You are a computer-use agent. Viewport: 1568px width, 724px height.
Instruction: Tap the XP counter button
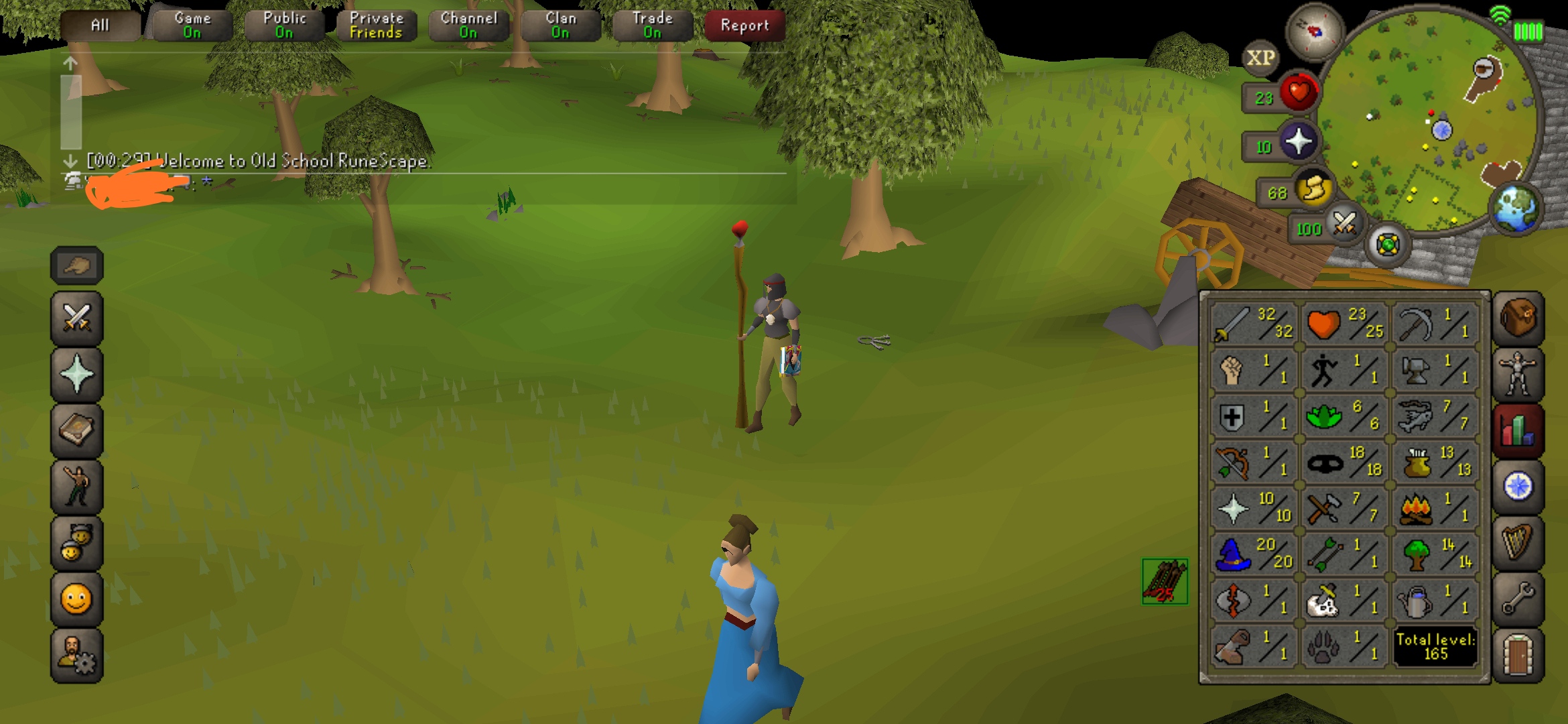1261,59
